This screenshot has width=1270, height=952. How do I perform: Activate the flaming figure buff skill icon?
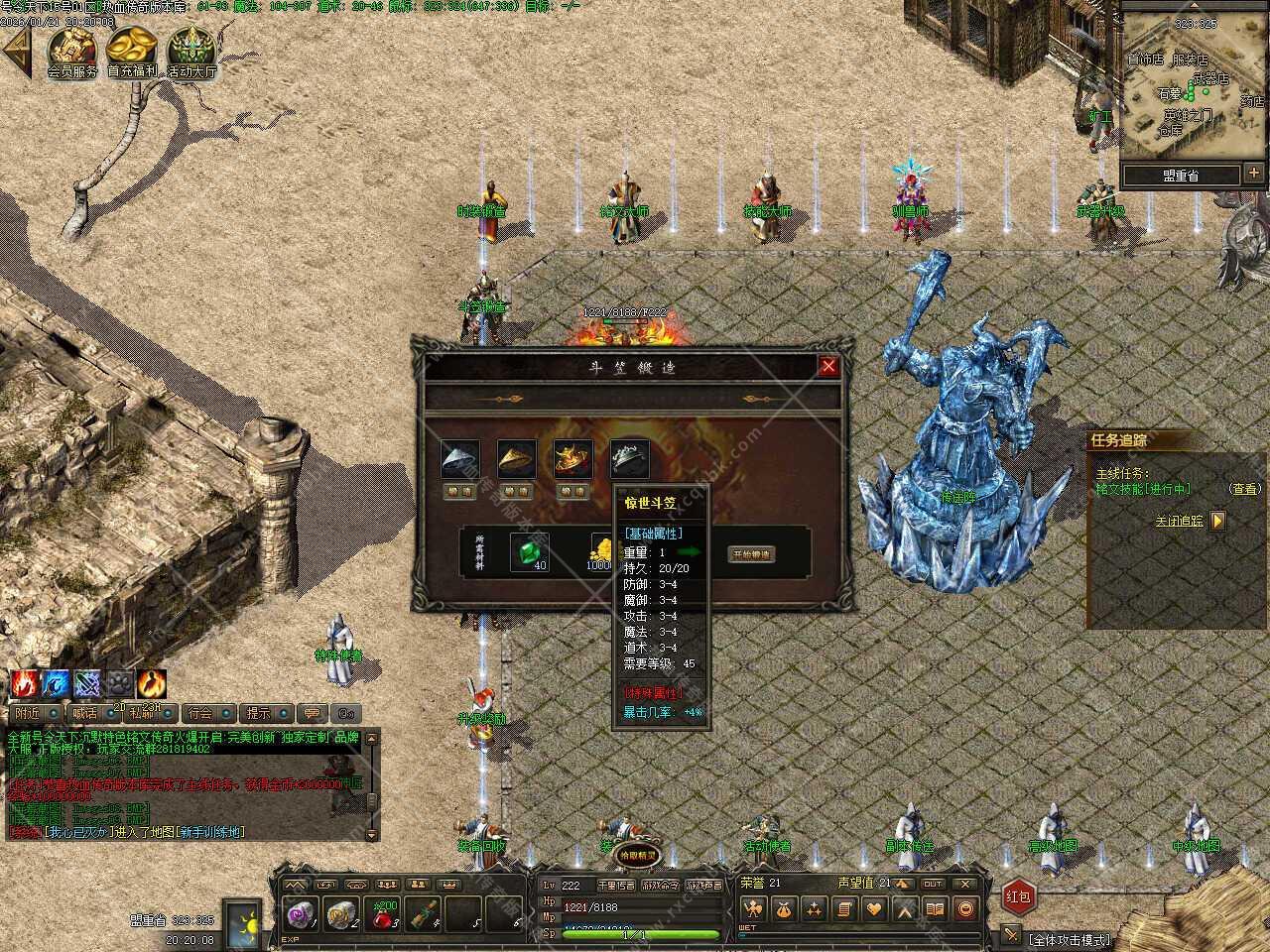[153, 683]
